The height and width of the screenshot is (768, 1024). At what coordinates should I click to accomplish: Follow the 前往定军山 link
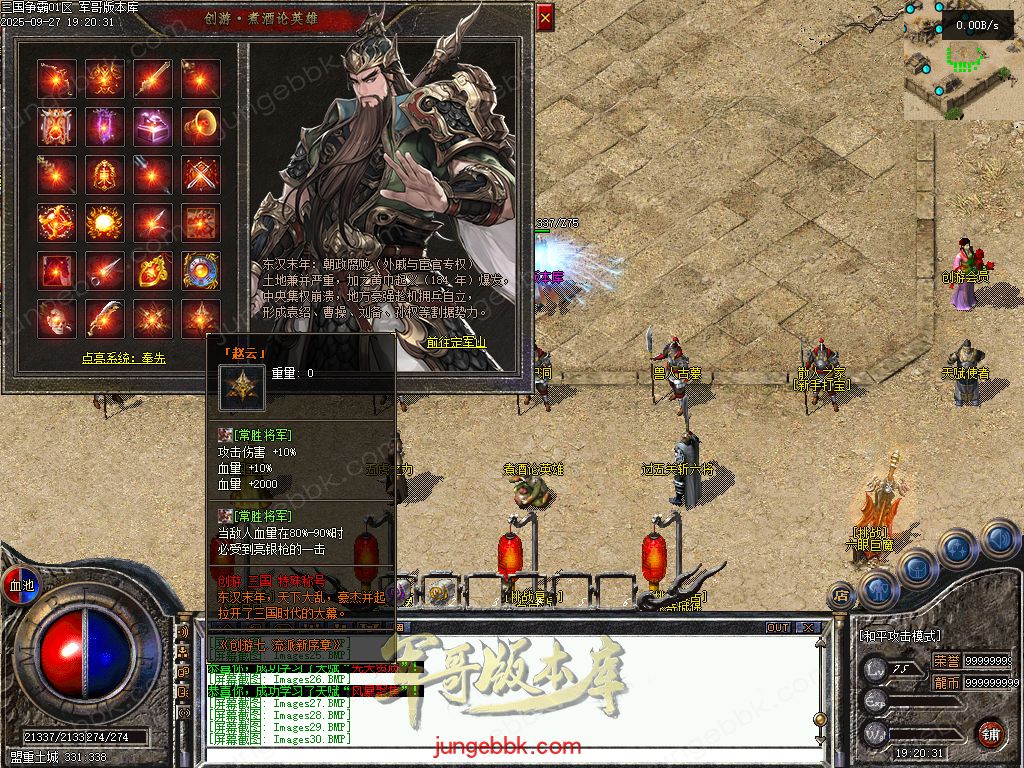click(x=456, y=342)
